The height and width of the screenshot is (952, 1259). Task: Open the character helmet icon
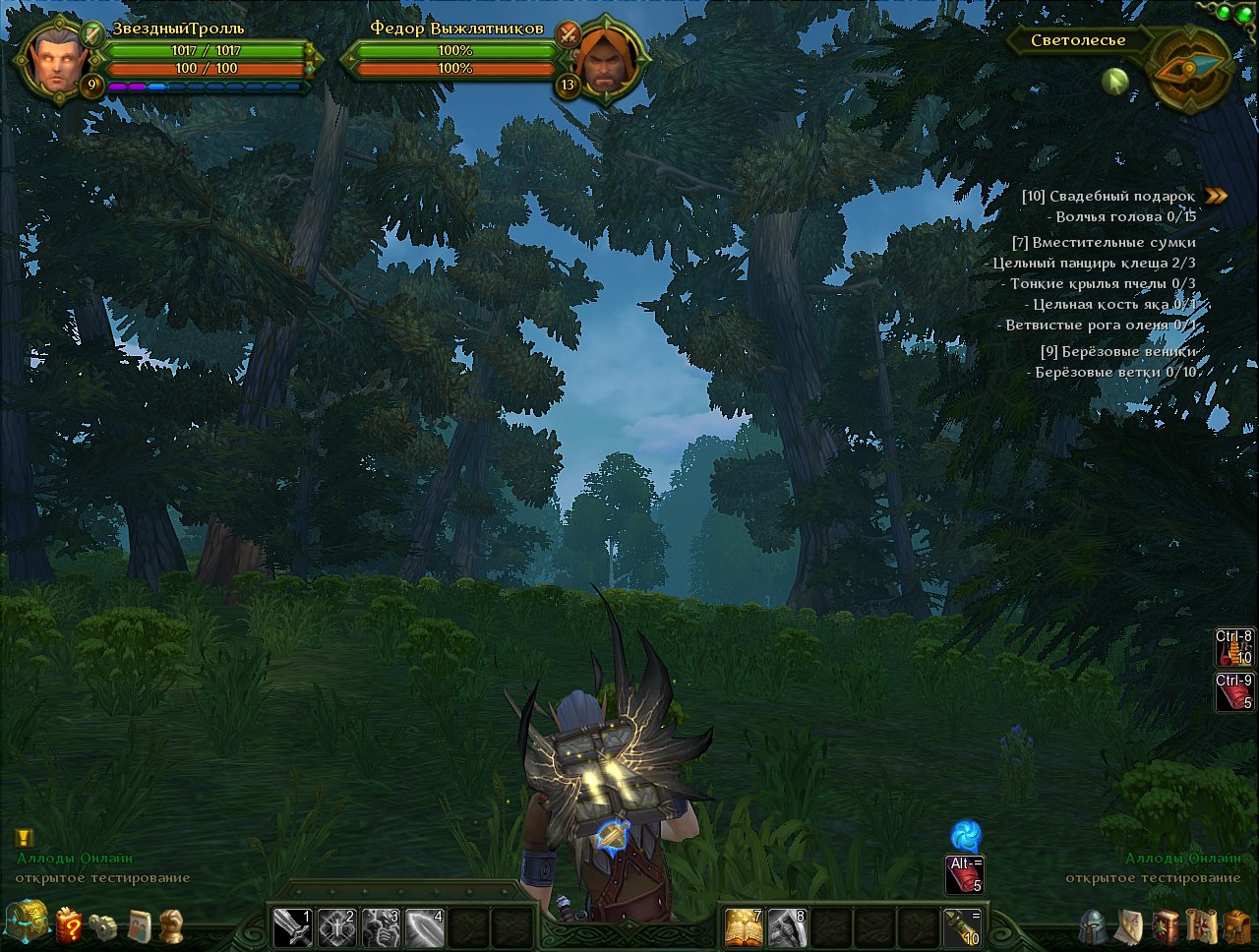(1093, 926)
